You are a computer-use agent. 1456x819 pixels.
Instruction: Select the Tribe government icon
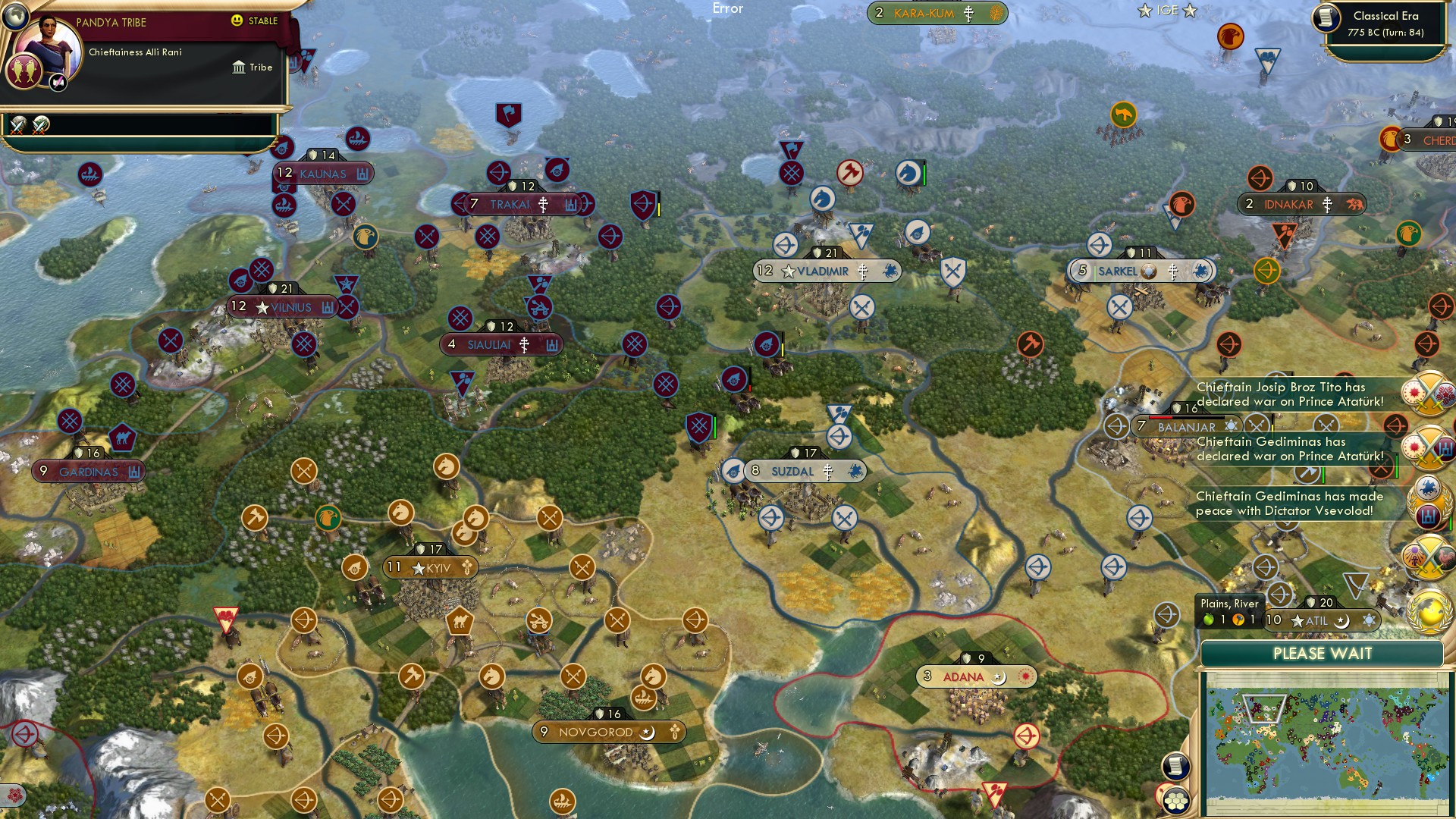coord(240,67)
